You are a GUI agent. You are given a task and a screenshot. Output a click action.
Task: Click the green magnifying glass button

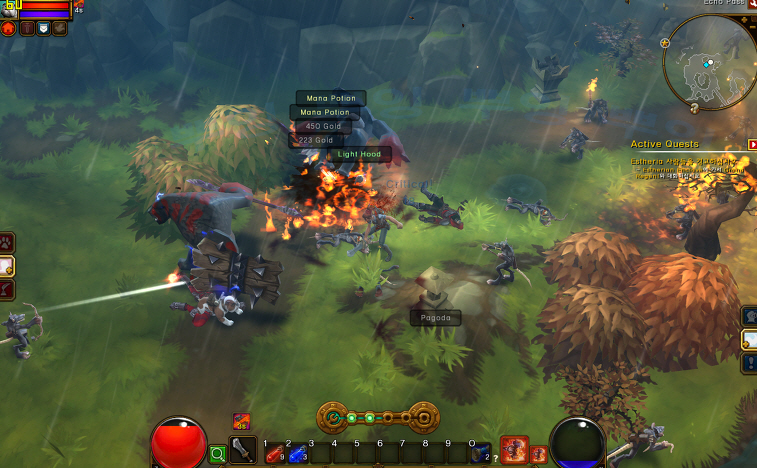(x=217, y=455)
